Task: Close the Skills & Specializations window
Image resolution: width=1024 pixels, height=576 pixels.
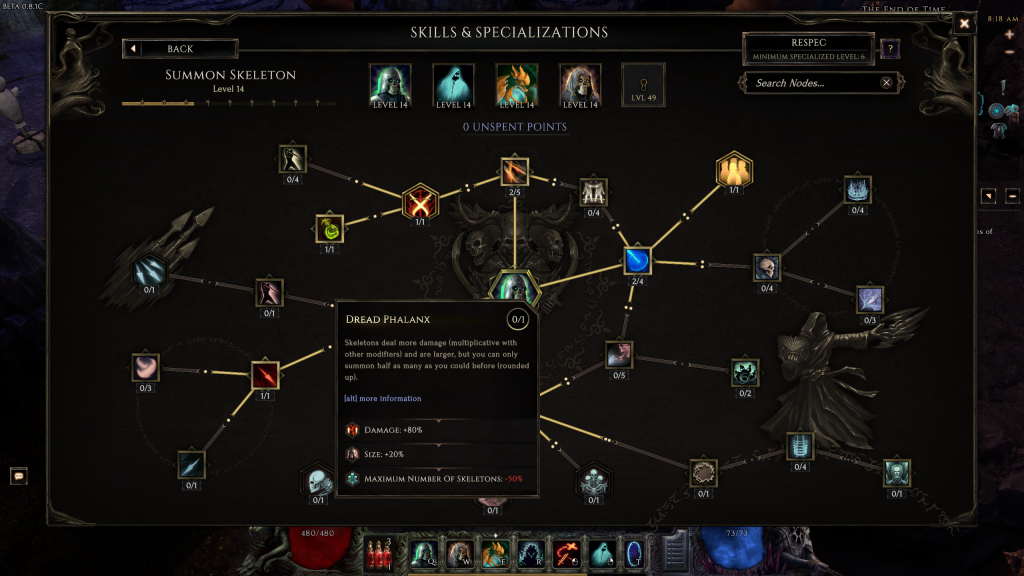Action: [964, 23]
